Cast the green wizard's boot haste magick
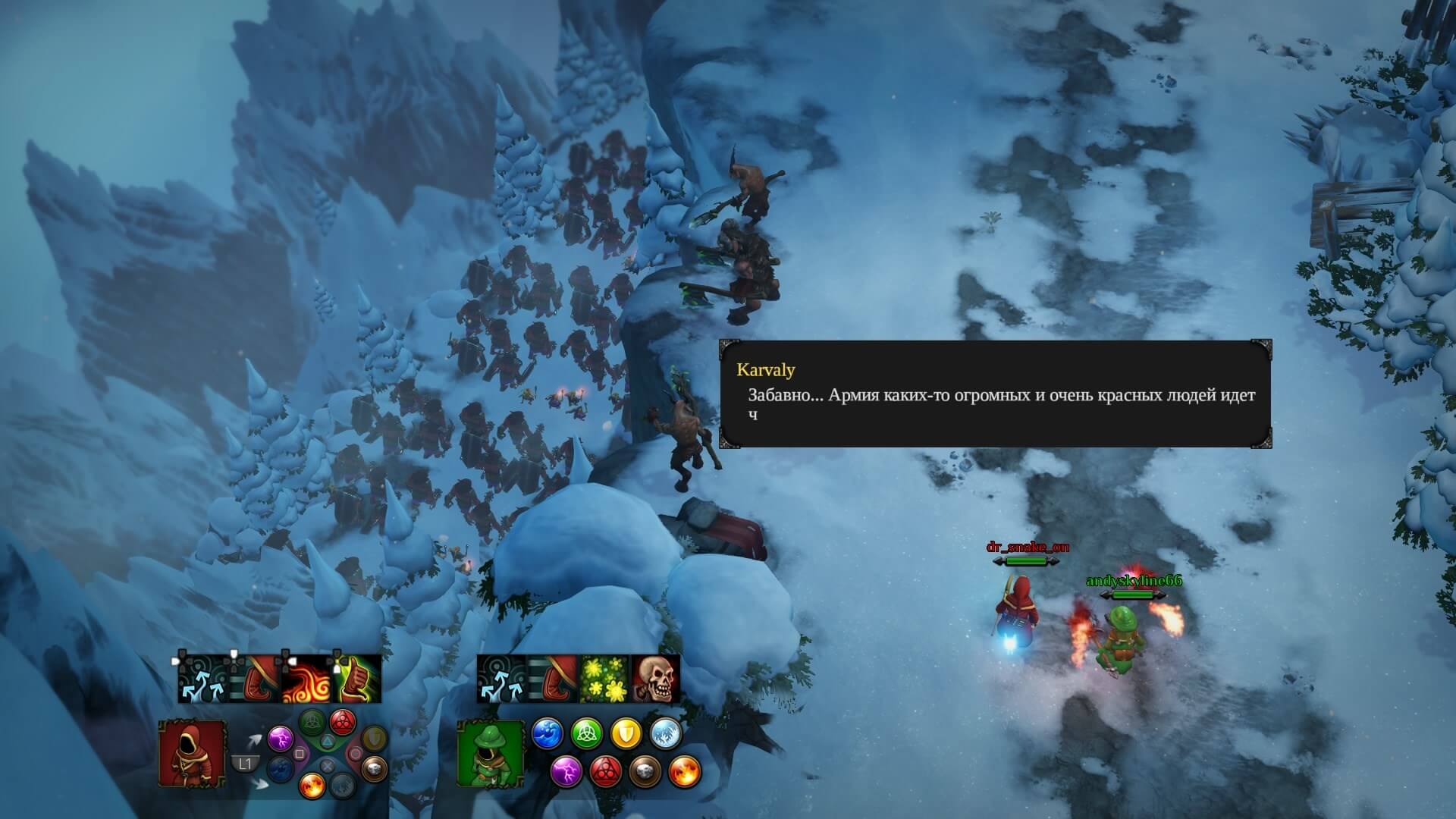This screenshot has height=819, width=1456. pos(553,679)
